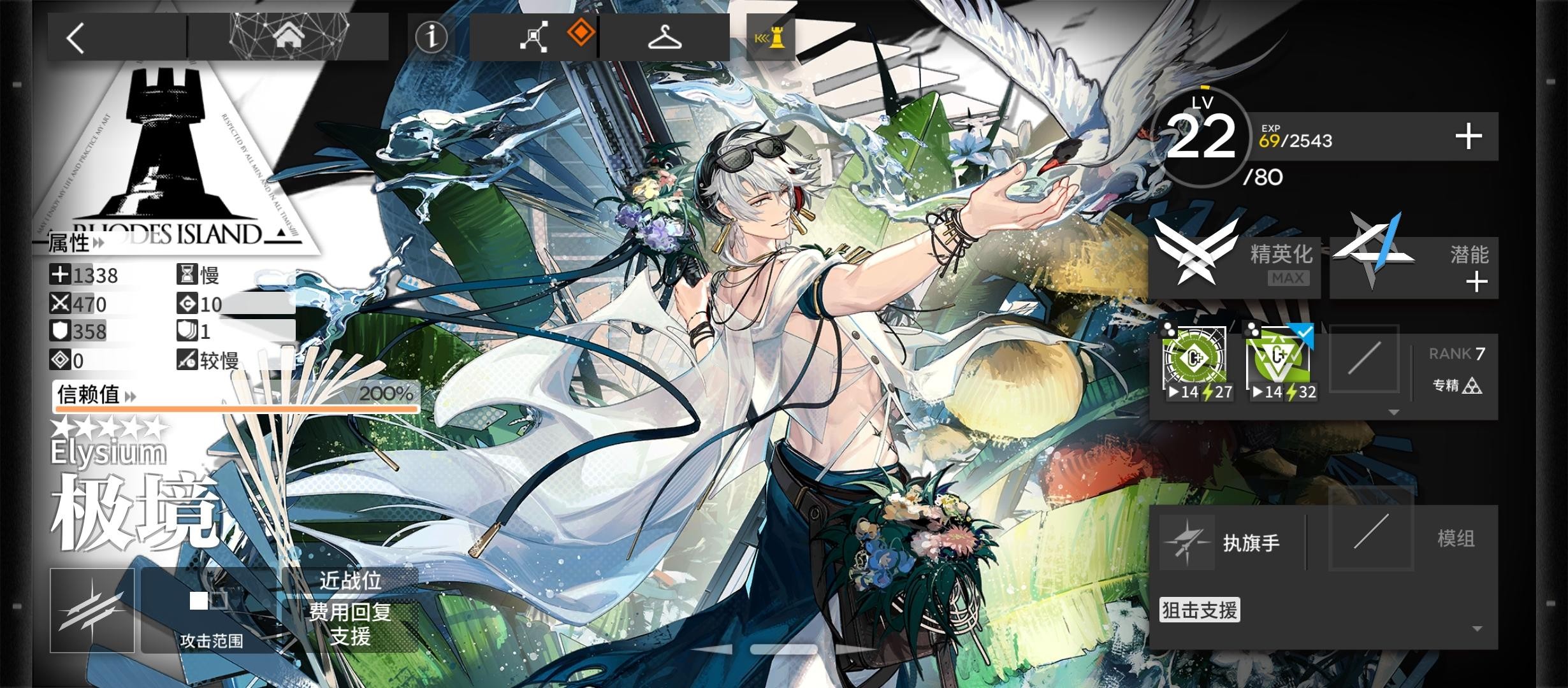Select the base skill tower icon
Screen dimensions: 1568x688
click(771, 37)
